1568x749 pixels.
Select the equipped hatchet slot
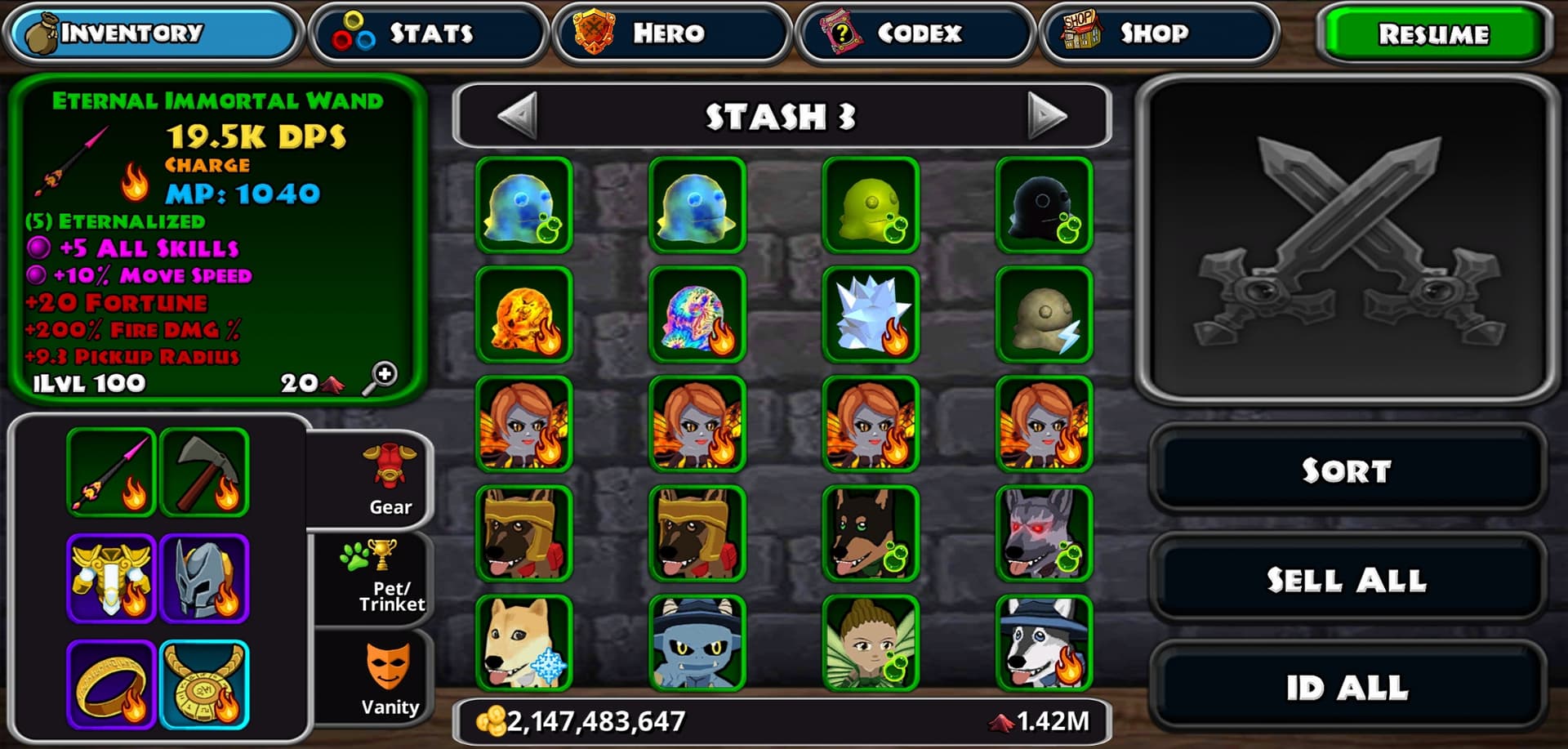pos(205,473)
